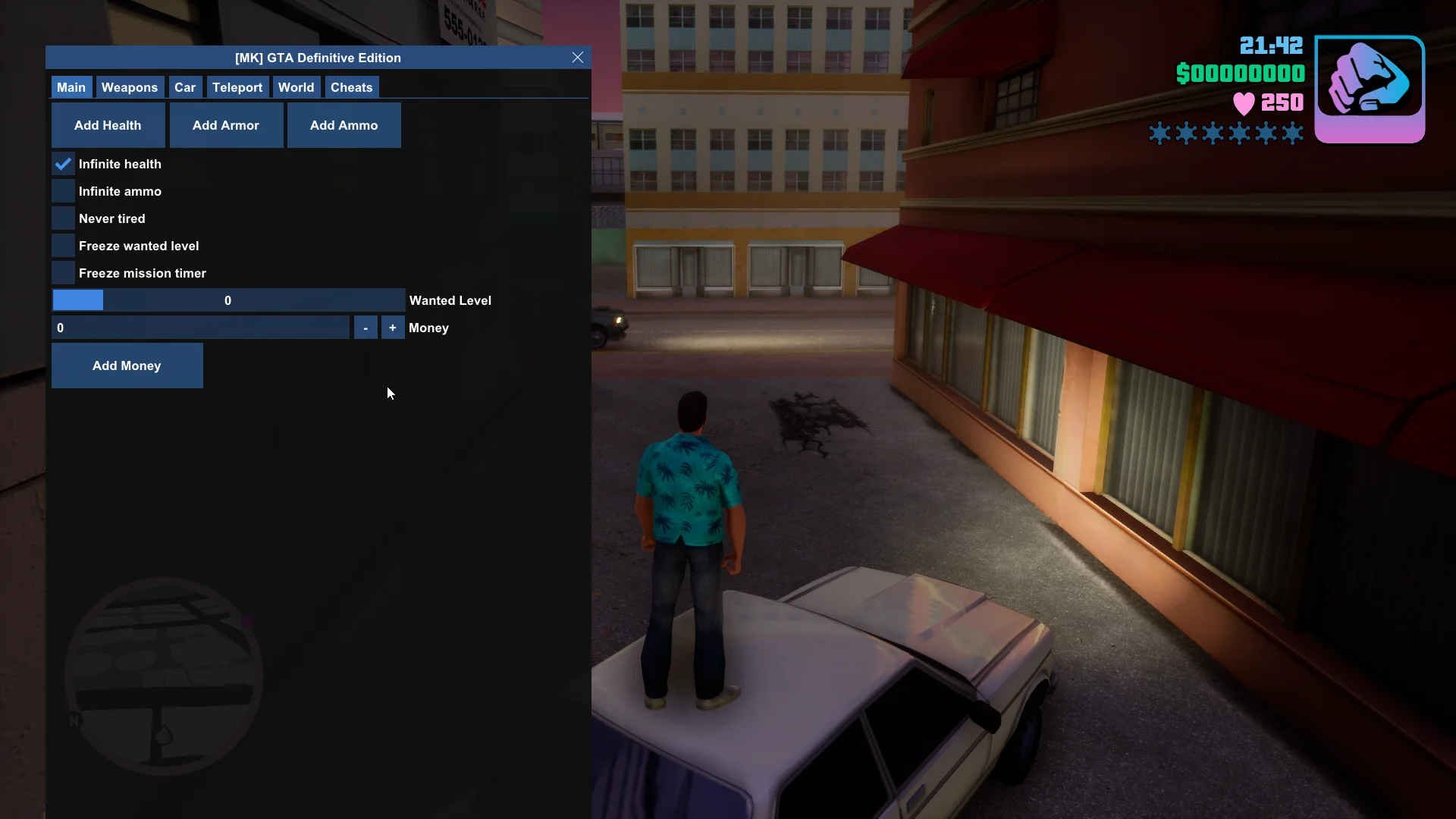Image resolution: width=1456 pixels, height=819 pixels.
Task: Click Add Ammo
Action: tap(344, 125)
